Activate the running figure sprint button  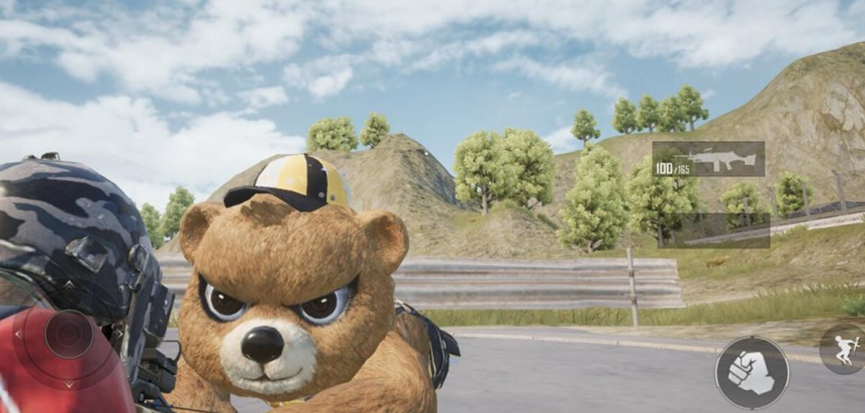843,350
